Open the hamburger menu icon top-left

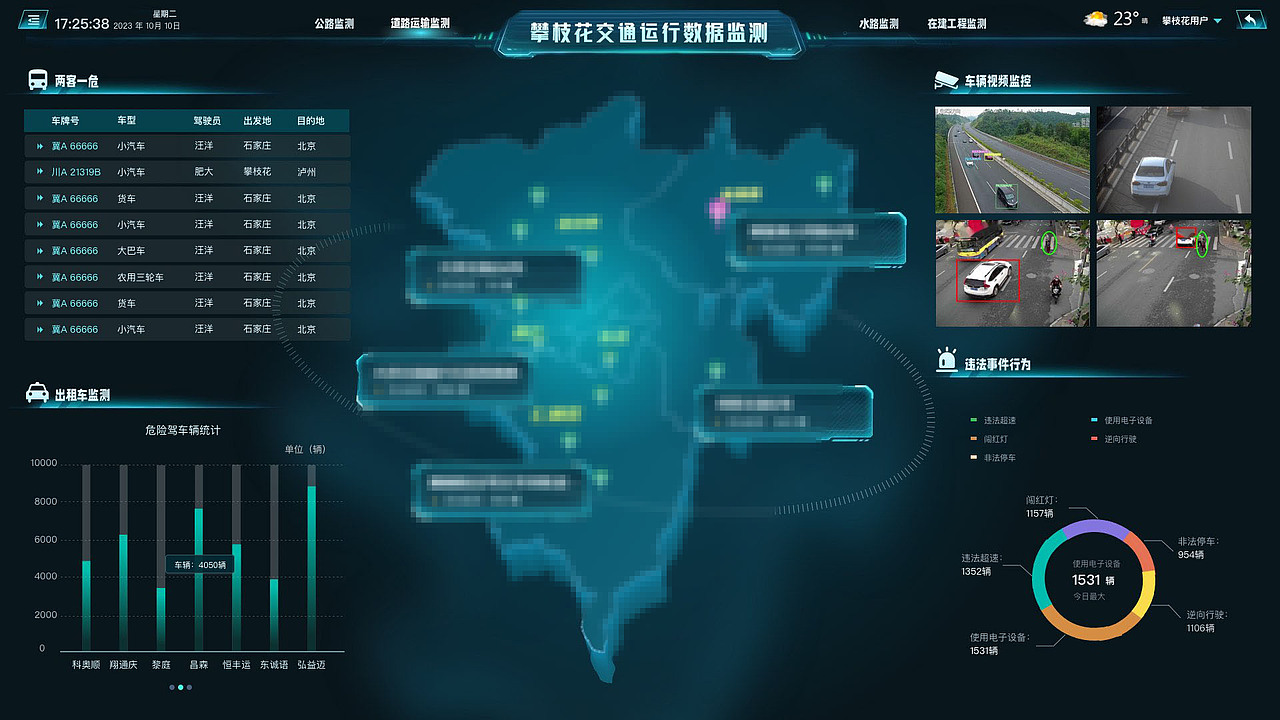33,18
